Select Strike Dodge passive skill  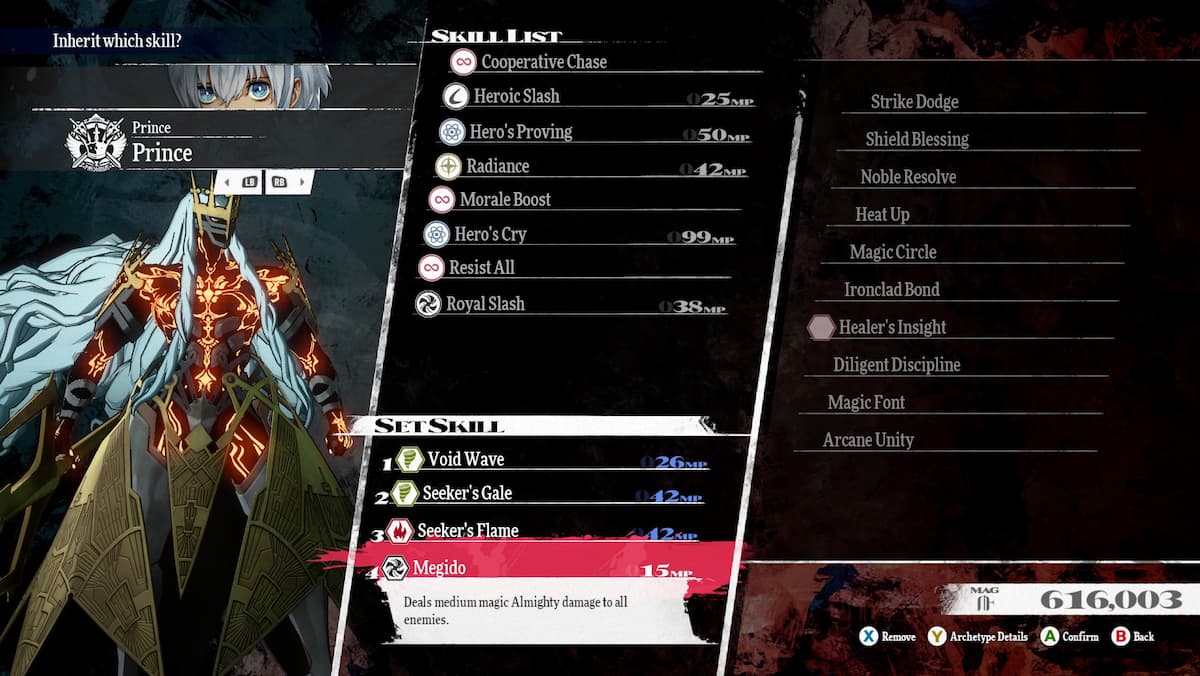tap(914, 102)
